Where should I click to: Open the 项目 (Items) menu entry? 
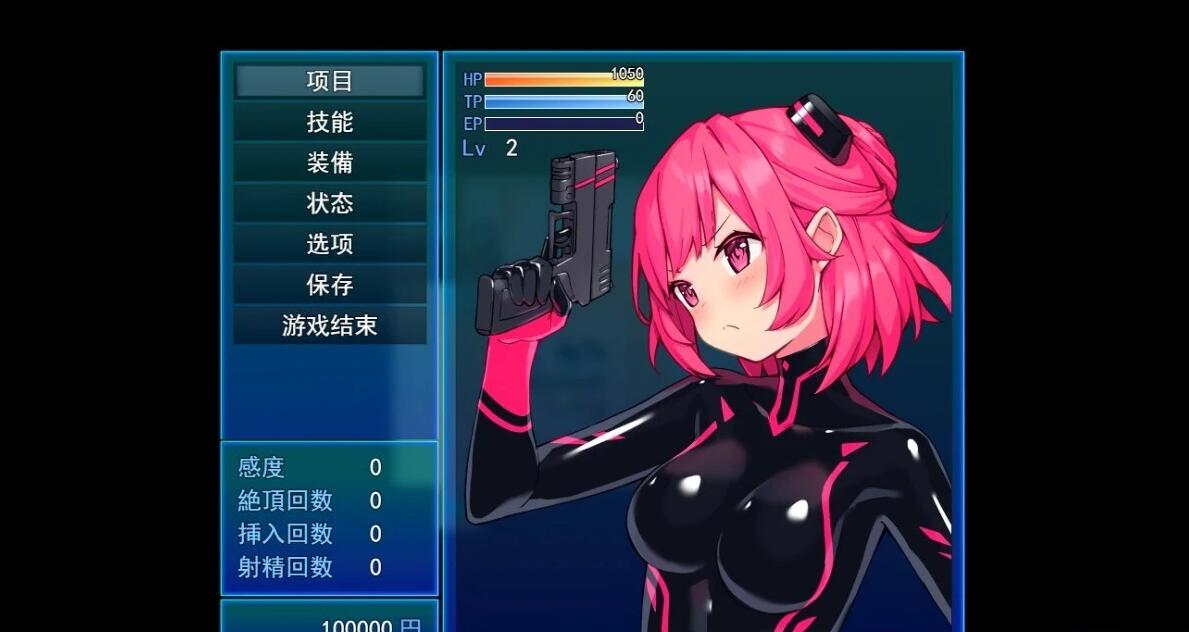(x=329, y=82)
